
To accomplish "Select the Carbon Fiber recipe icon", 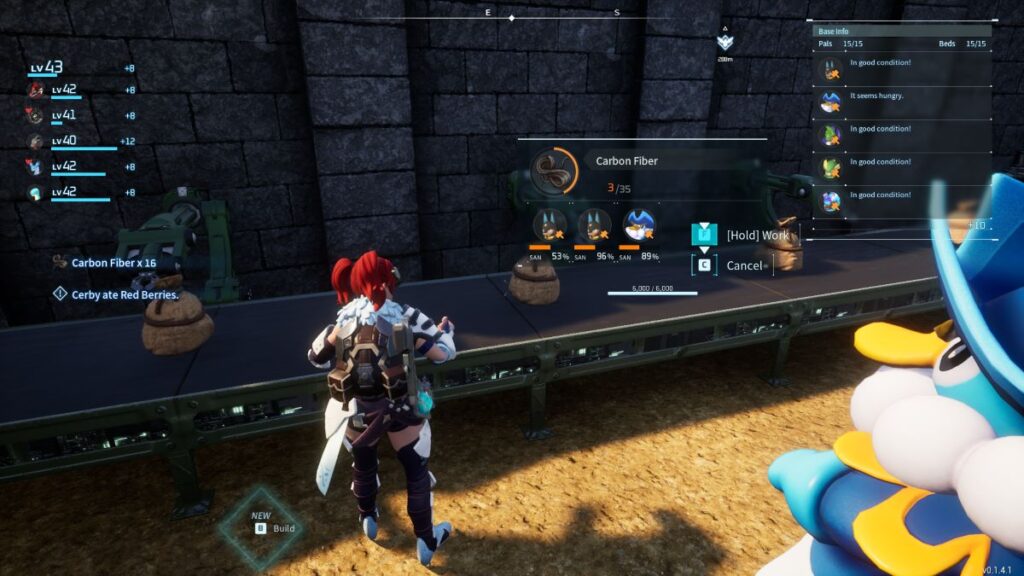I will 553,171.
